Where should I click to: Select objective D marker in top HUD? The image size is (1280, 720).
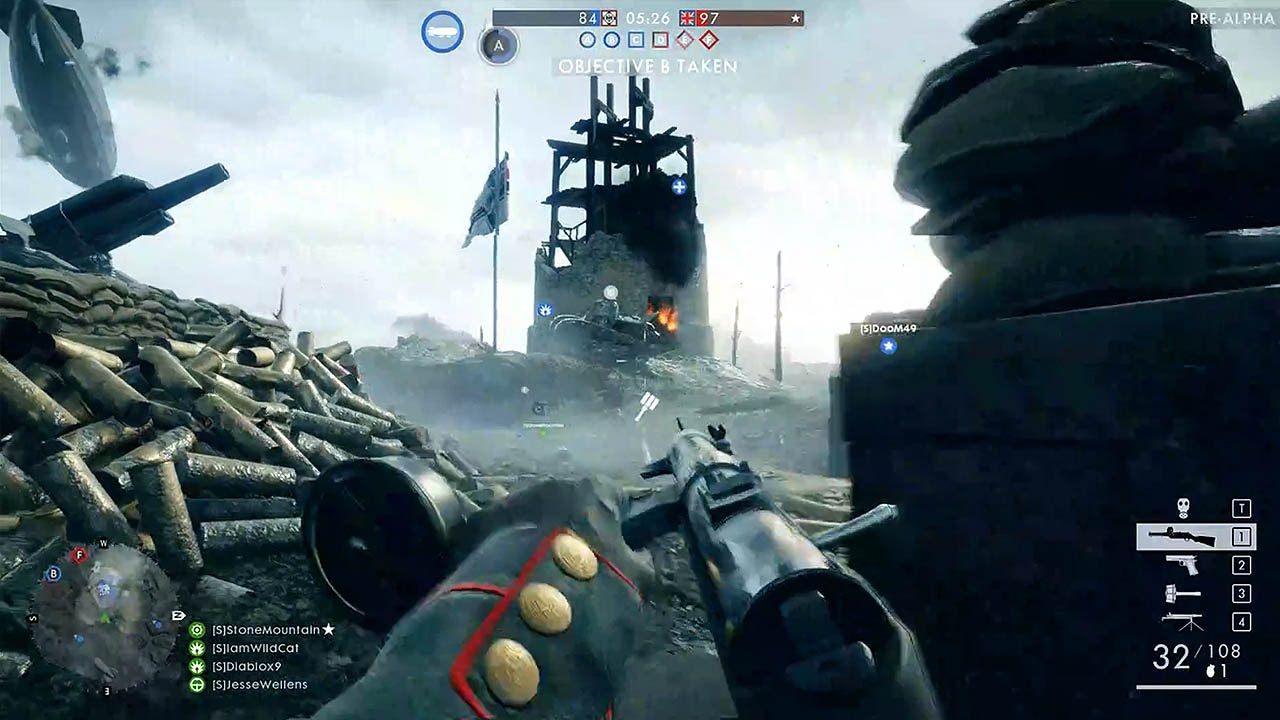(660, 40)
